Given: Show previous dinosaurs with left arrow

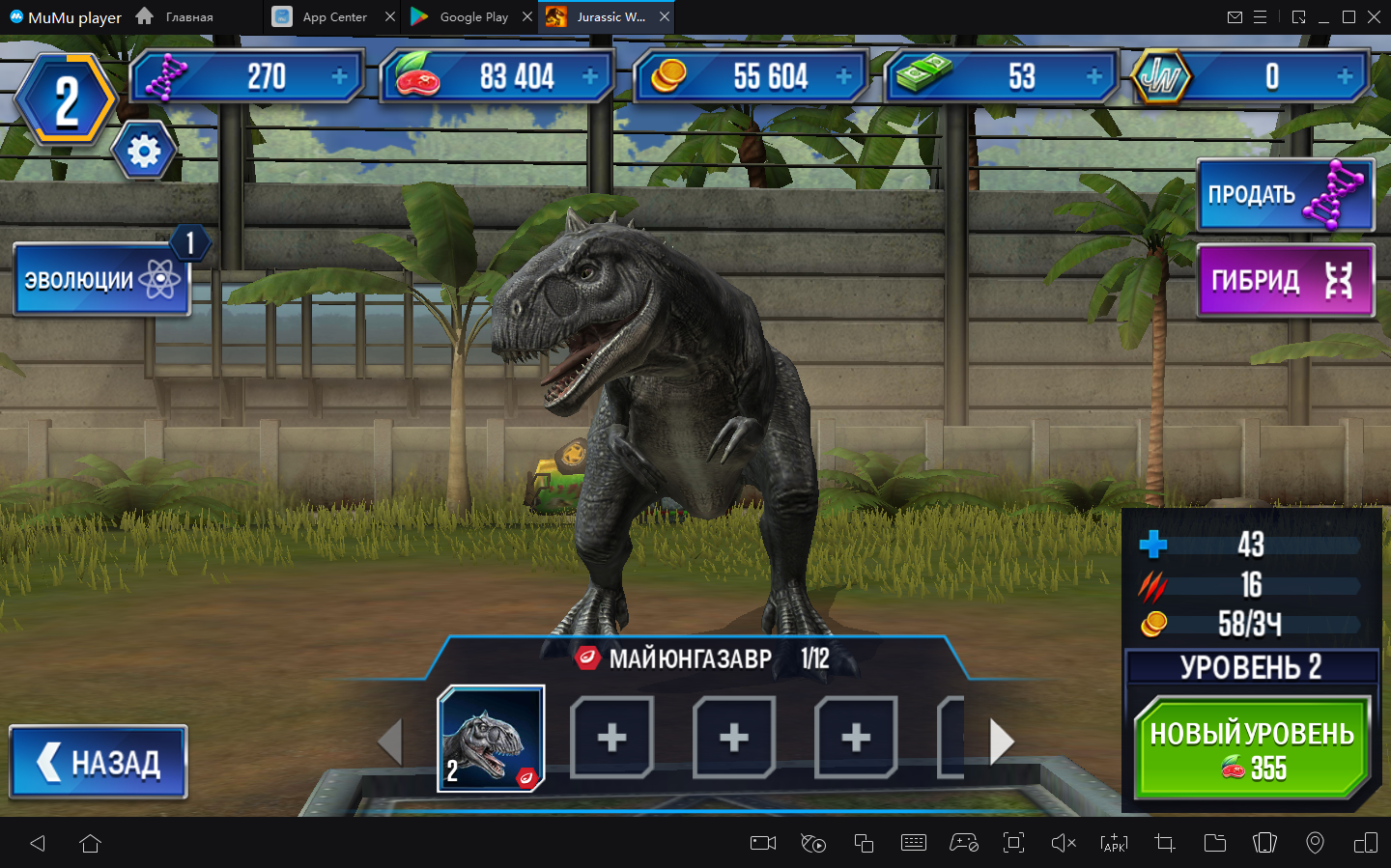Looking at the screenshot, I should [389, 742].
